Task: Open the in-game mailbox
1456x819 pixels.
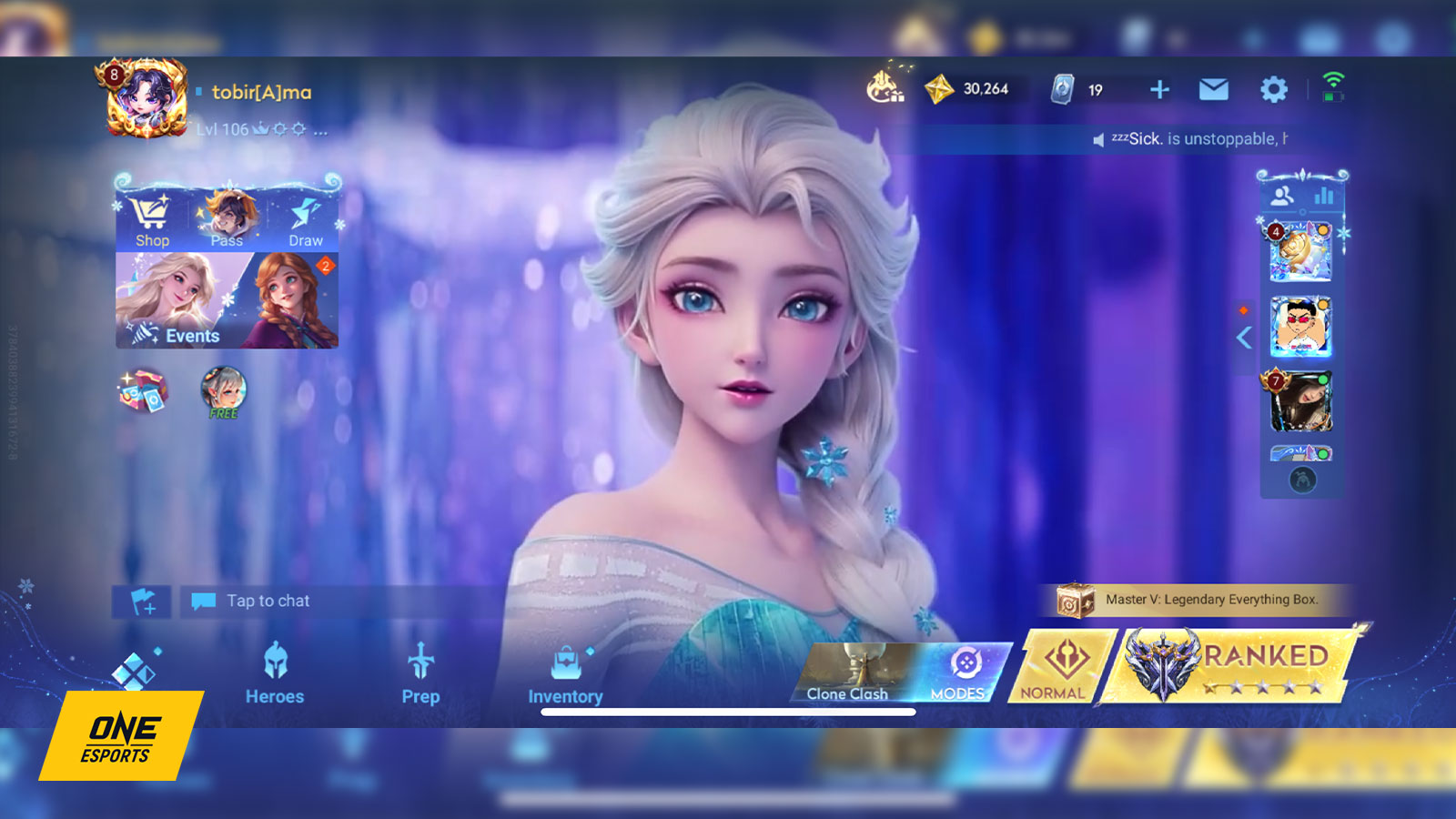Action: (x=1214, y=90)
